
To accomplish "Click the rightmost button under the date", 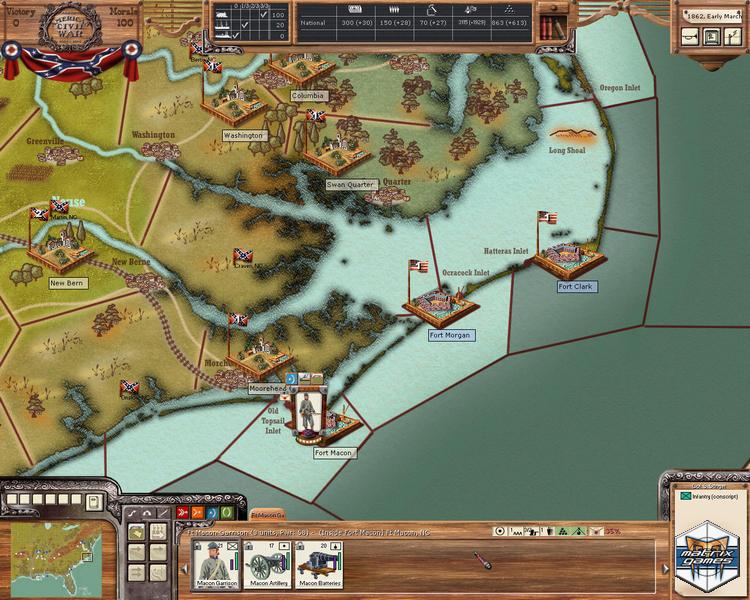I will coord(733,36).
